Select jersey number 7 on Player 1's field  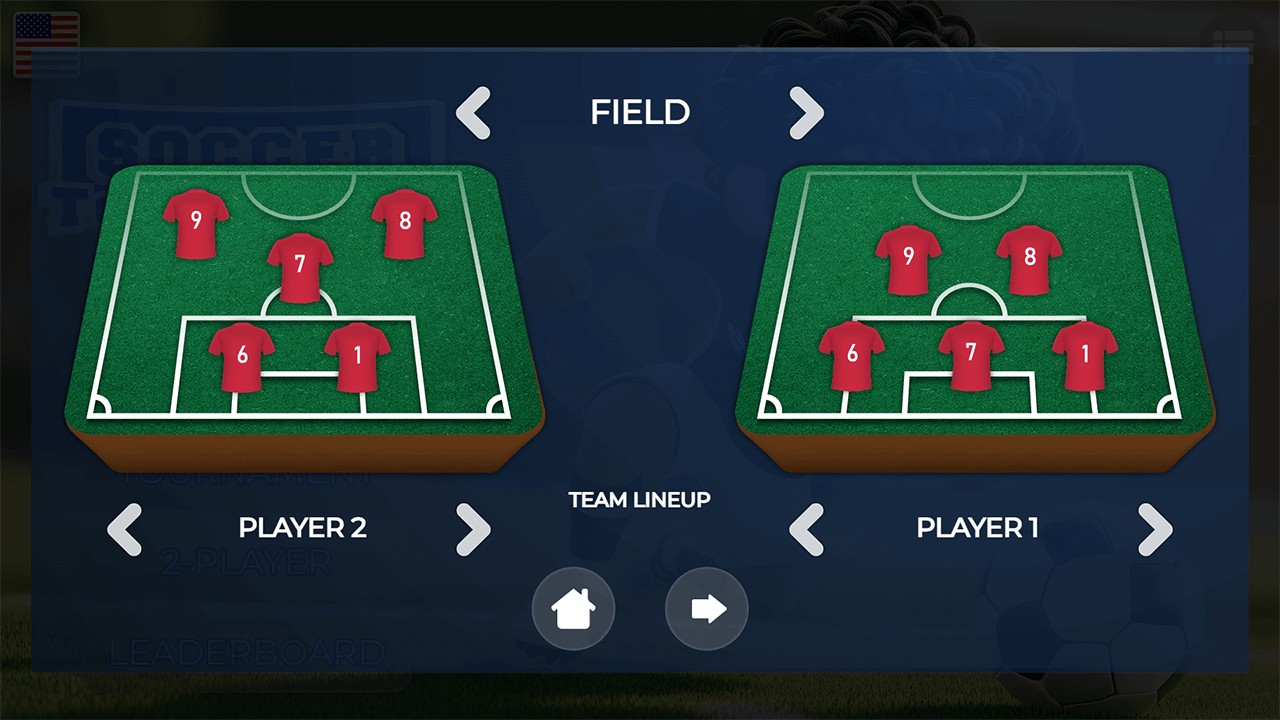tap(971, 352)
